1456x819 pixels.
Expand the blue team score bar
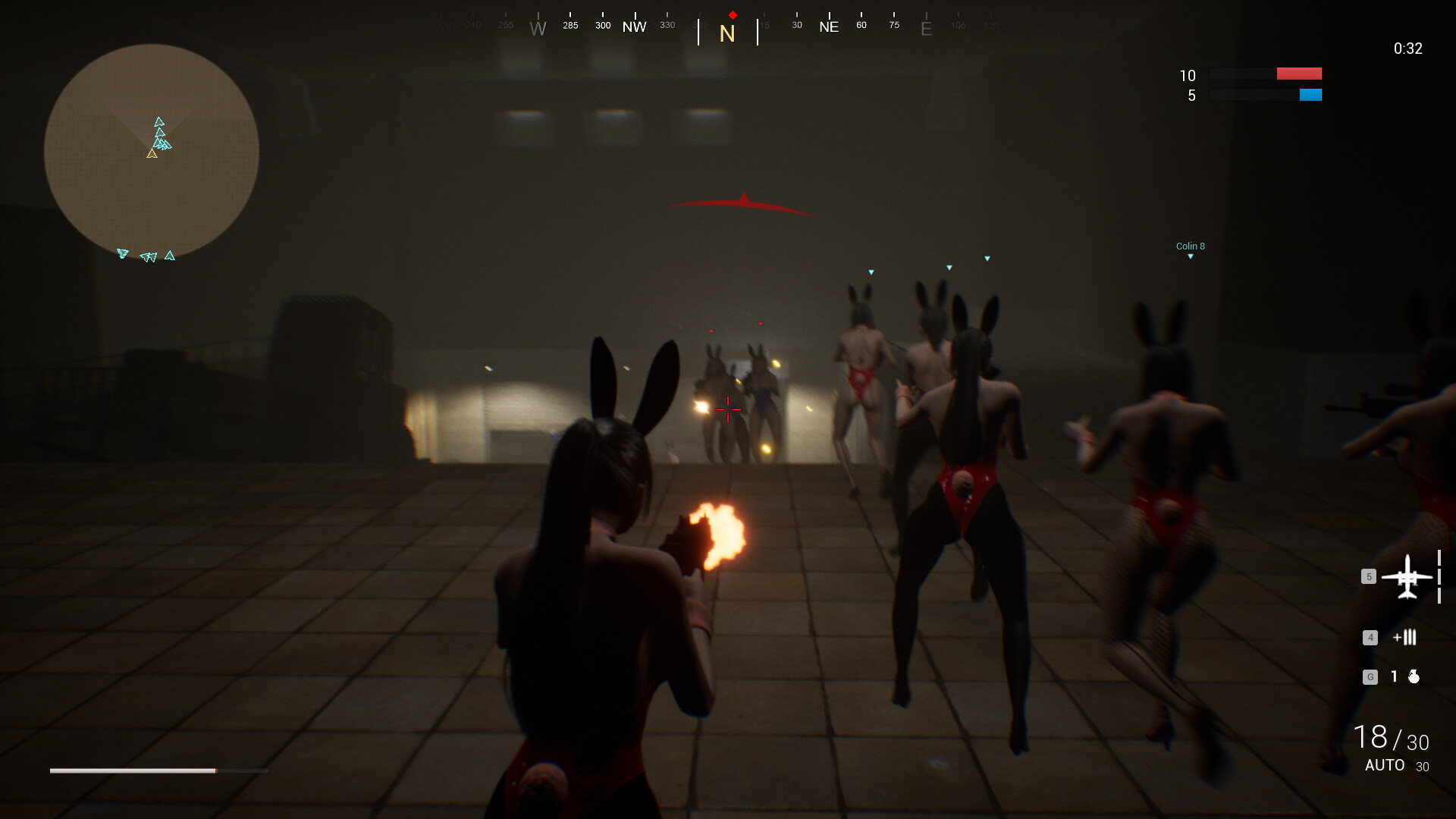tap(1310, 95)
